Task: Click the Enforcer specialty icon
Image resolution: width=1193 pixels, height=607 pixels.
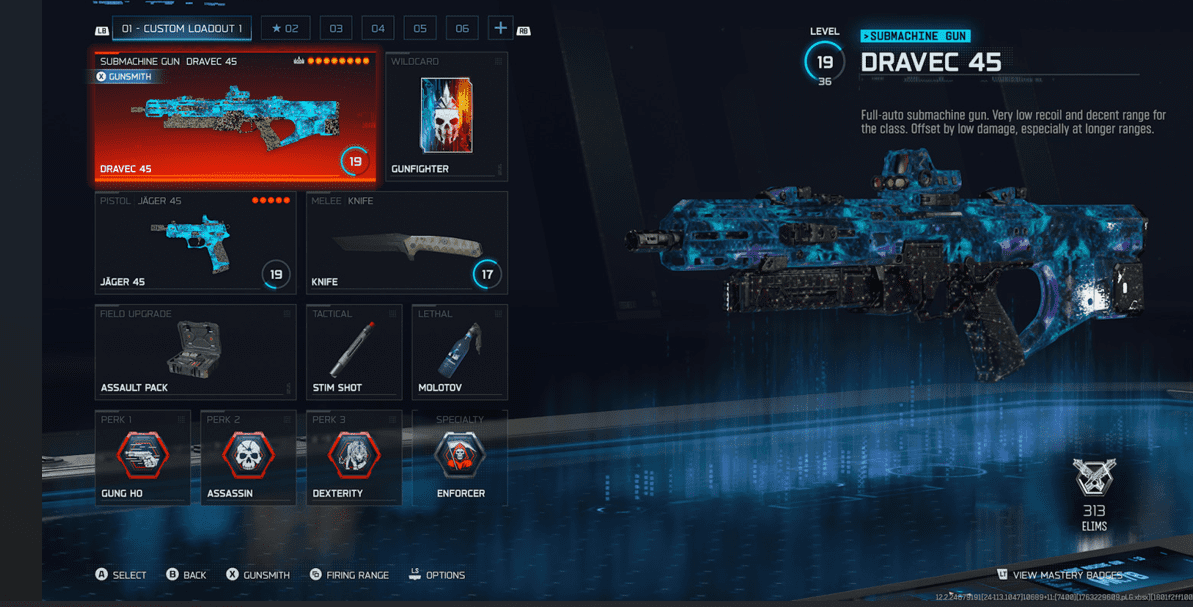Action: pos(459,455)
